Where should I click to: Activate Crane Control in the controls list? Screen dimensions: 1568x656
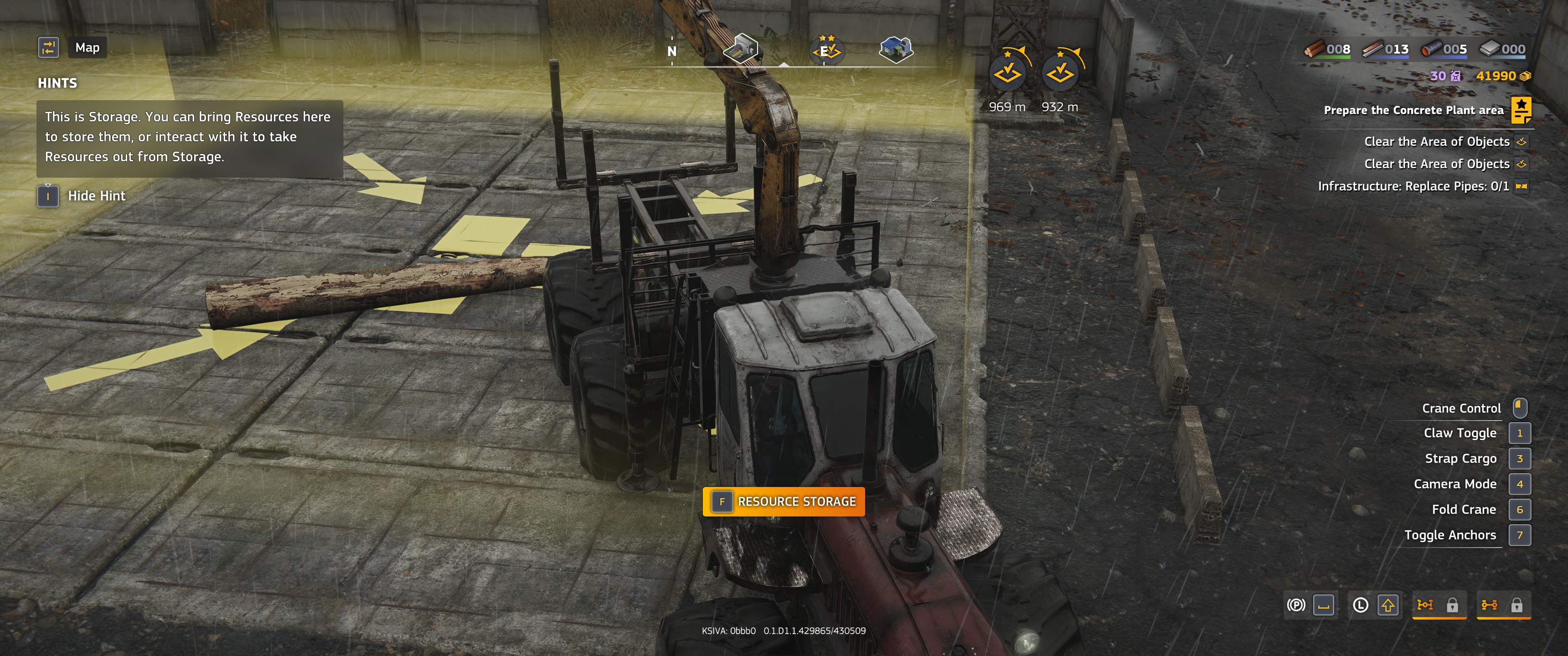(1461, 408)
